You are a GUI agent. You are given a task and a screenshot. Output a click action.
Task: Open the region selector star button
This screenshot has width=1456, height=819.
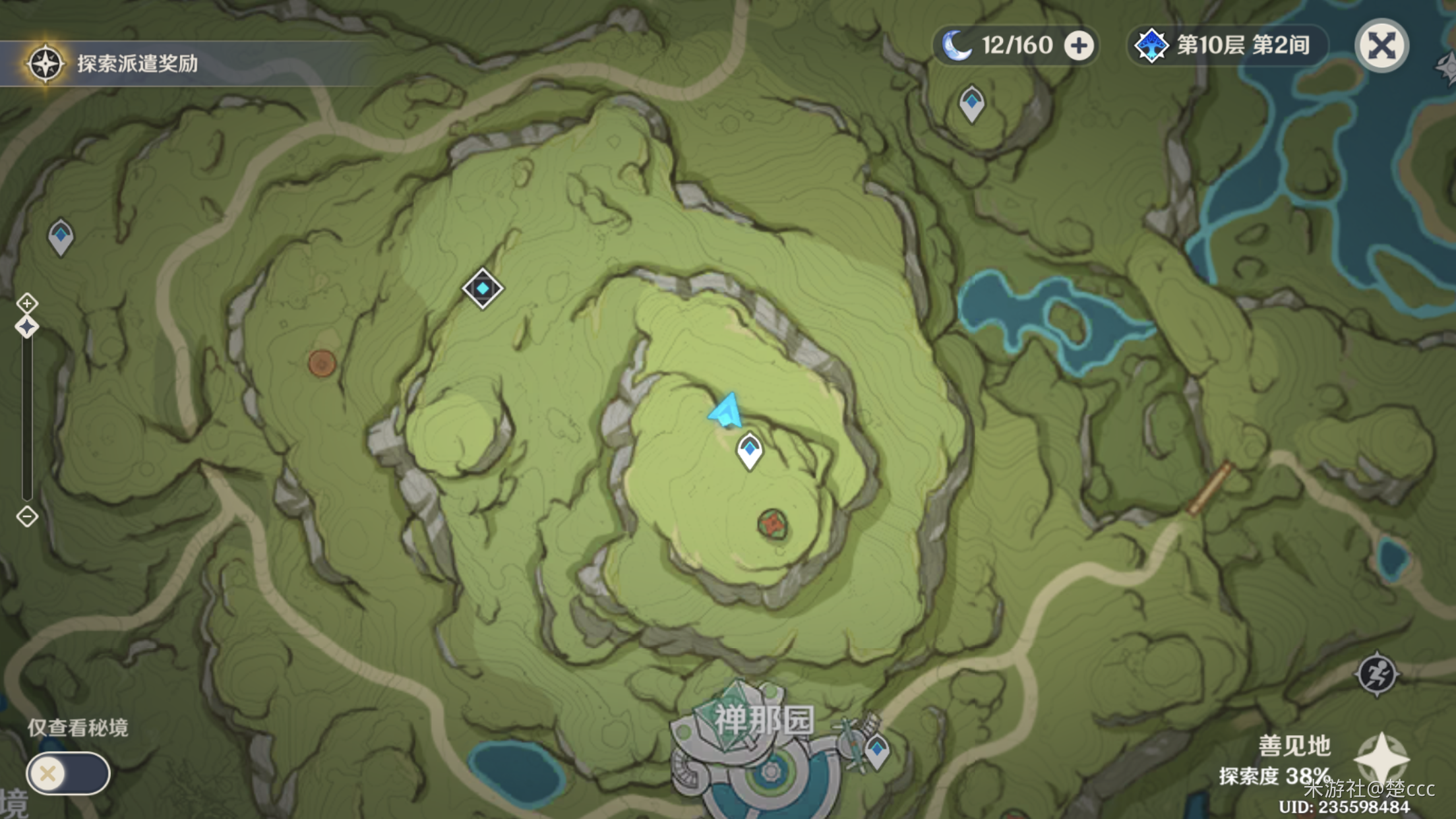coord(1381,758)
